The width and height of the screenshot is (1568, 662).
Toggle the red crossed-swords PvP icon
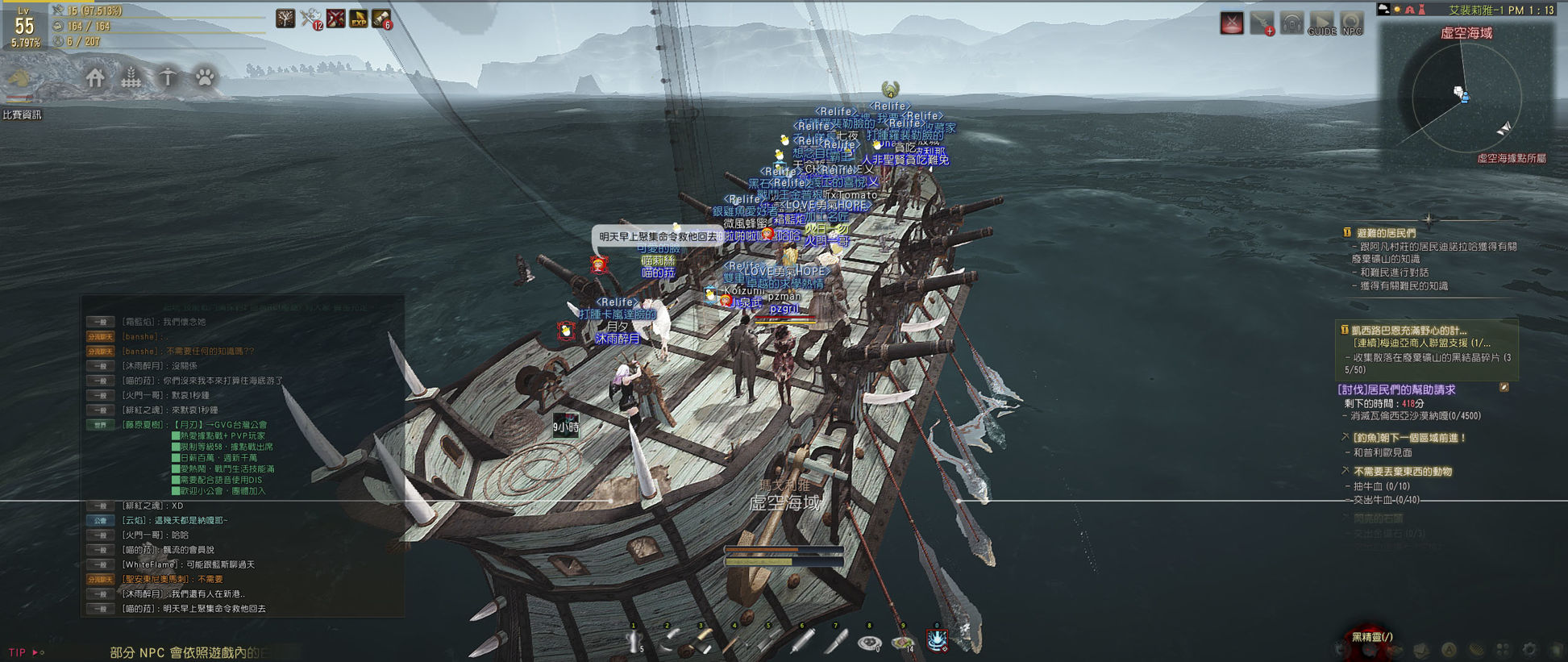click(x=1232, y=23)
